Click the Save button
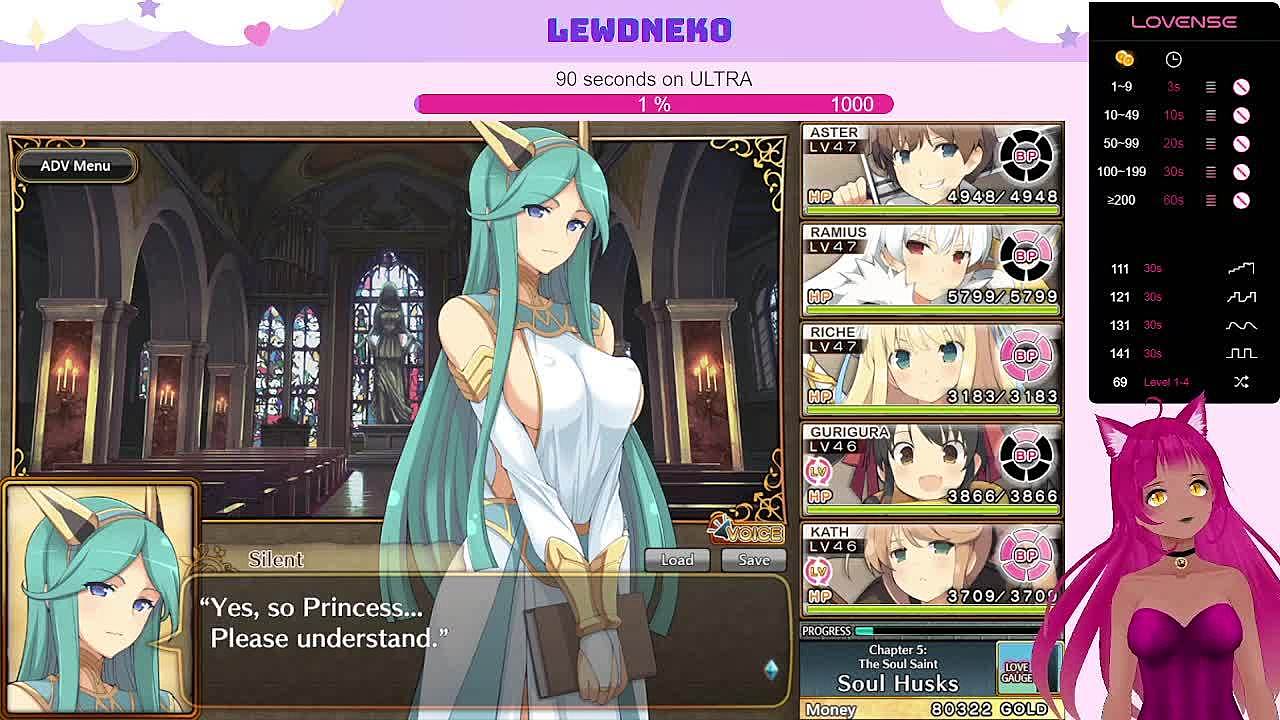1280x720 pixels. tap(754, 560)
